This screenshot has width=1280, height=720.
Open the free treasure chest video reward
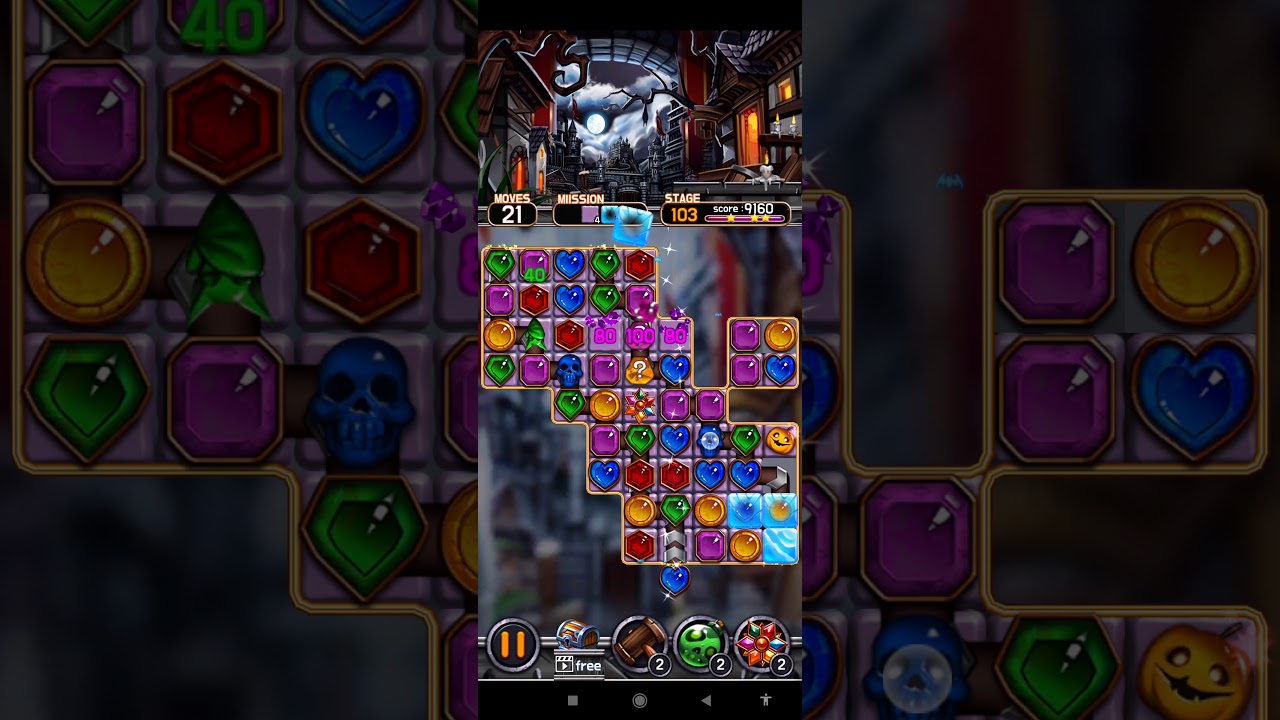[578, 646]
